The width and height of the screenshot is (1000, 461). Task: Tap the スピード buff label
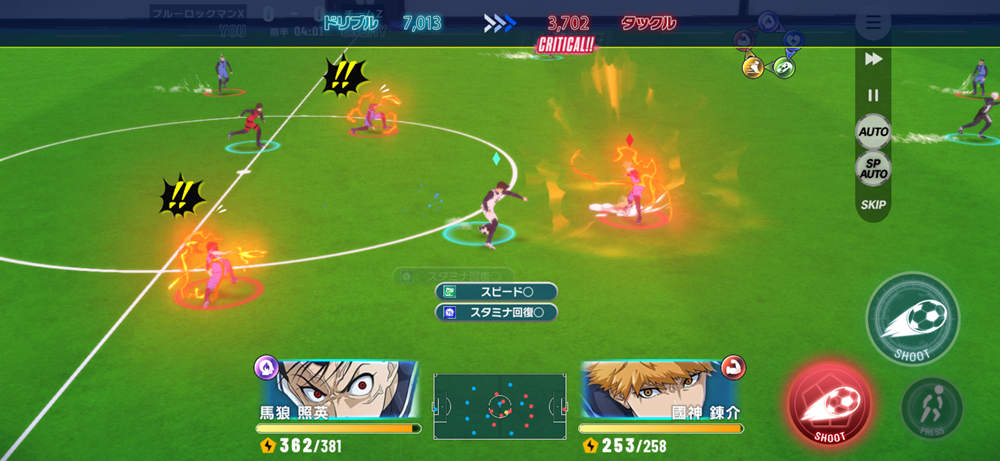click(x=497, y=291)
